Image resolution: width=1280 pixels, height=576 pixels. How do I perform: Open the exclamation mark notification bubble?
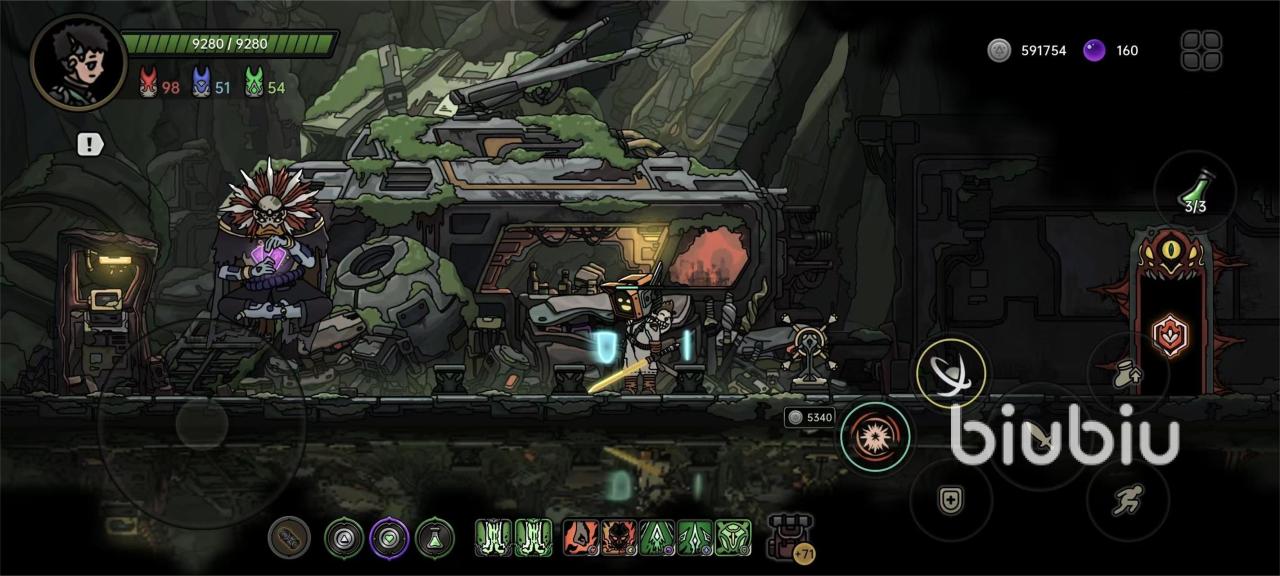(x=90, y=145)
